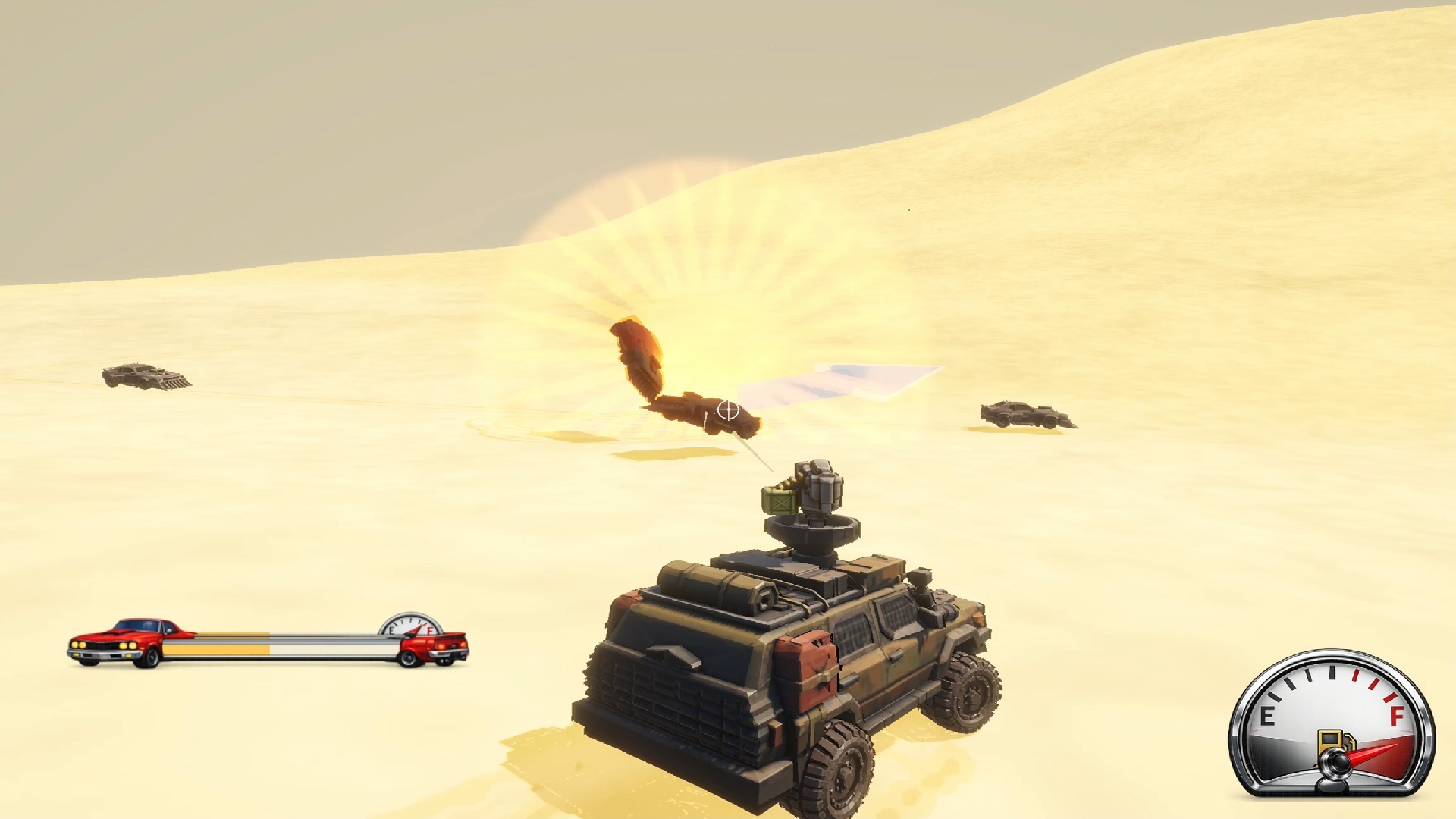1456x819 pixels.
Task: Click the red muscle car icon on the health bar
Action: (x=118, y=641)
